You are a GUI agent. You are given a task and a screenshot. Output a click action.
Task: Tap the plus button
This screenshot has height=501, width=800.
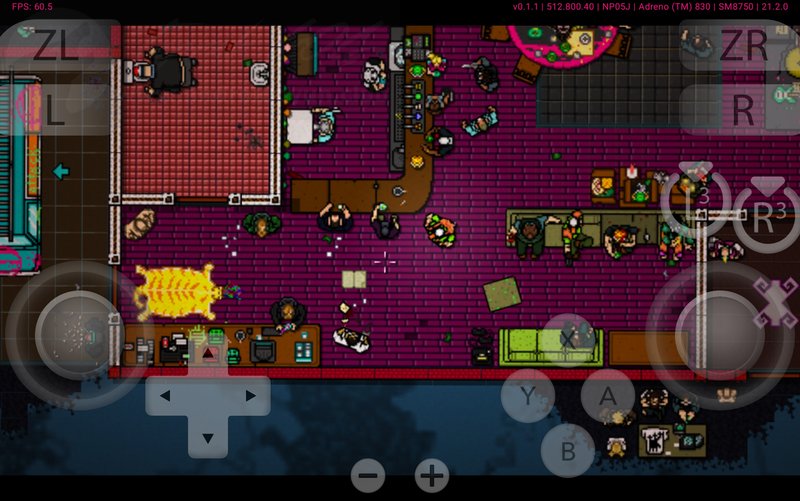pyautogui.click(x=432, y=476)
